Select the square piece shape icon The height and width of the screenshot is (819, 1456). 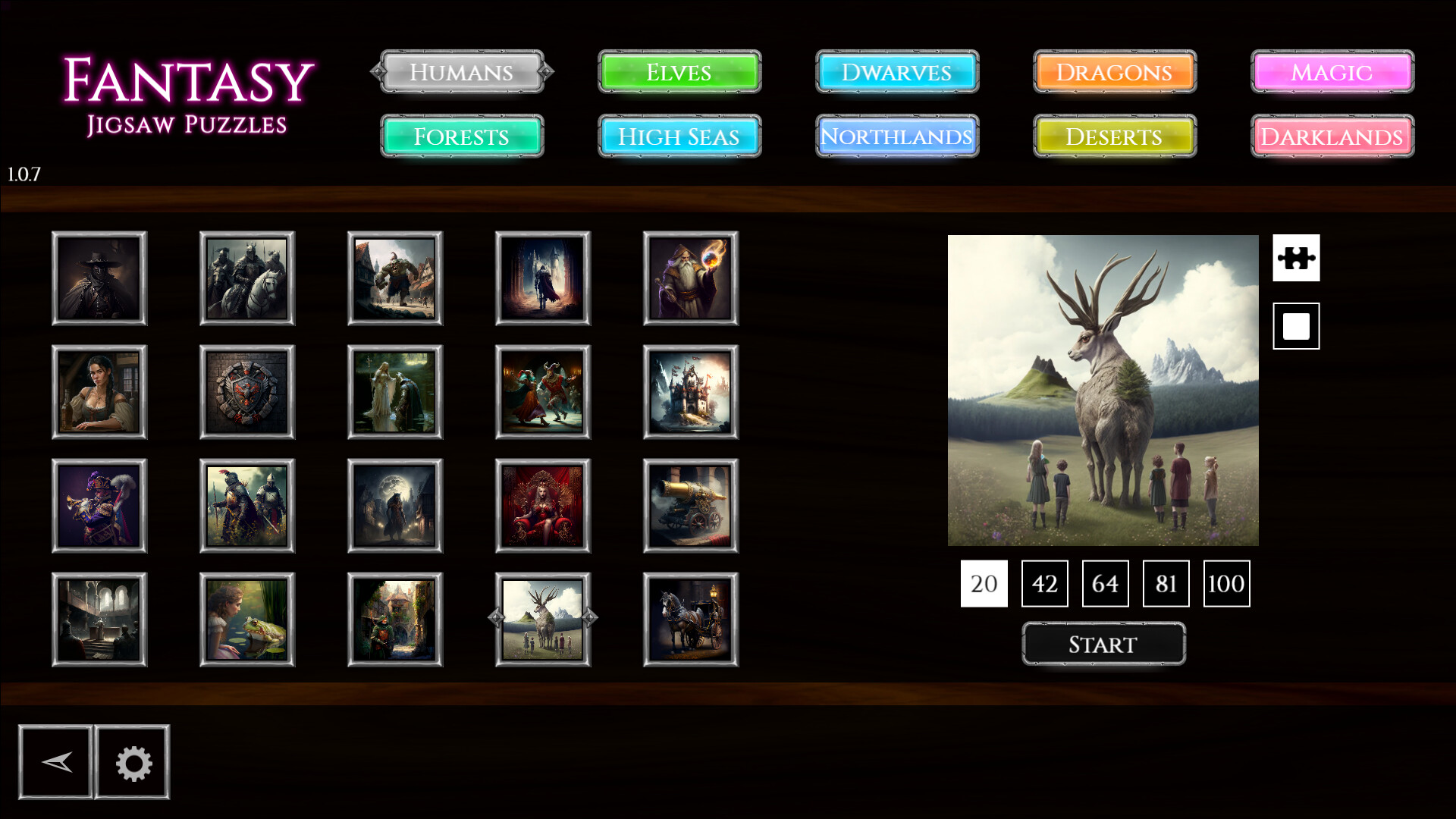point(1296,326)
